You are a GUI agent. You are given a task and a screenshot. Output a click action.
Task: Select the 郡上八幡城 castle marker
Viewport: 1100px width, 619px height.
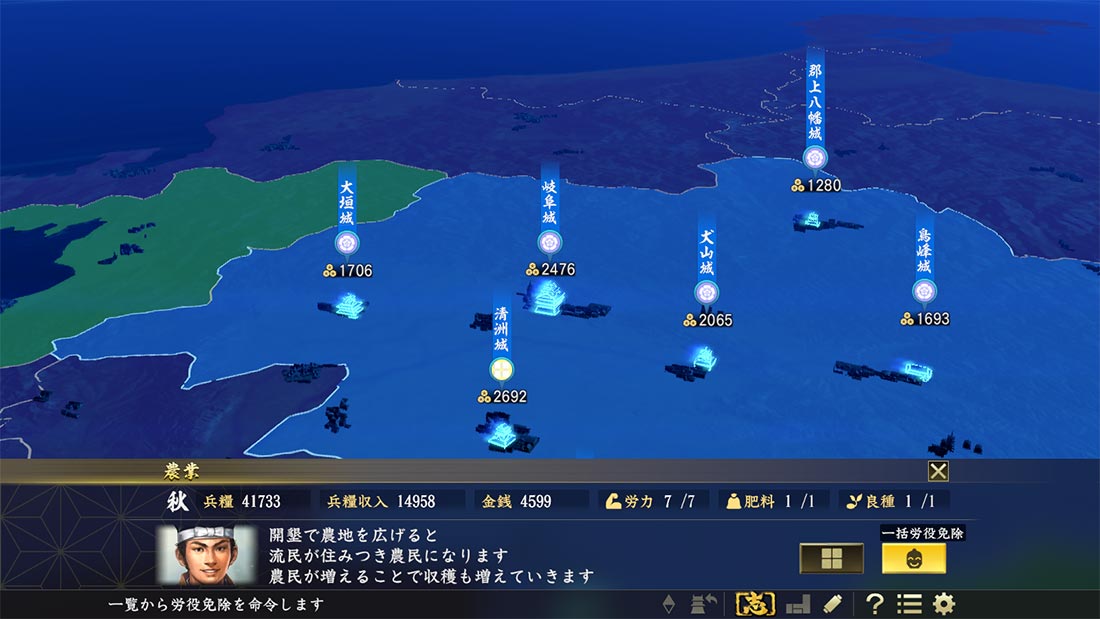pos(814,157)
